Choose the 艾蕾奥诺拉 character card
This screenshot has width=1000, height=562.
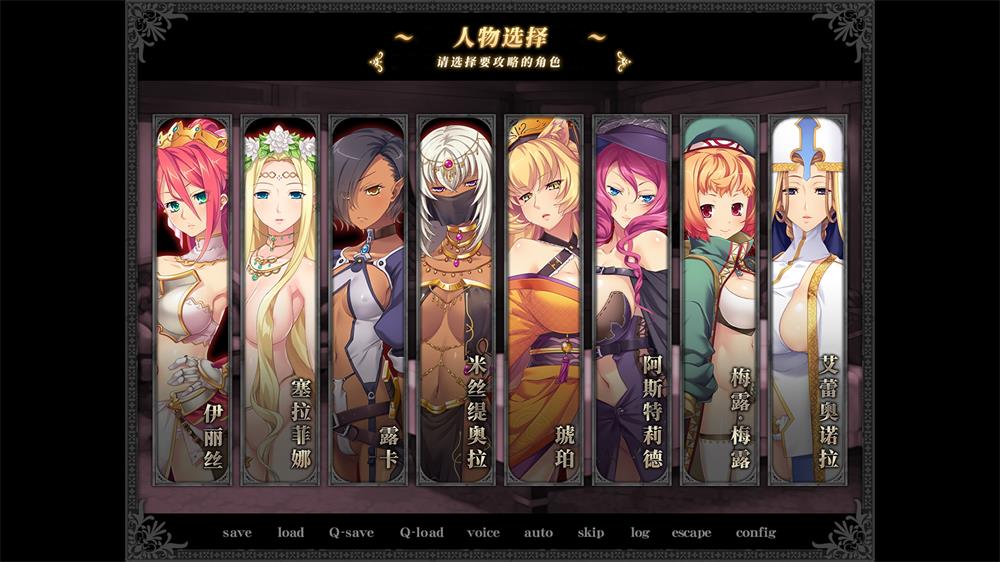pos(807,300)
